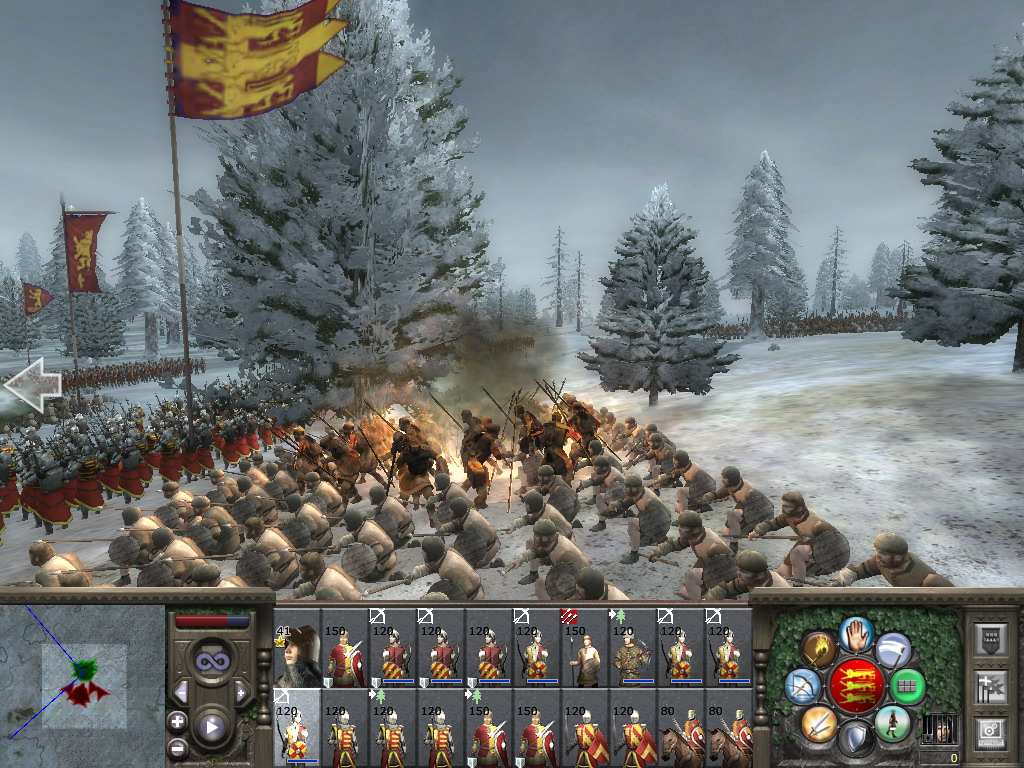Select the camouflaged green archer unit card

tap(633, 647)
